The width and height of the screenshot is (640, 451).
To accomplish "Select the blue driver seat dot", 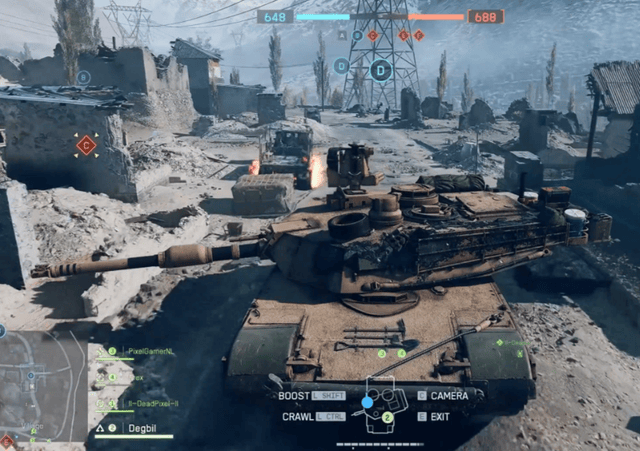I will [x=367, y=401].
